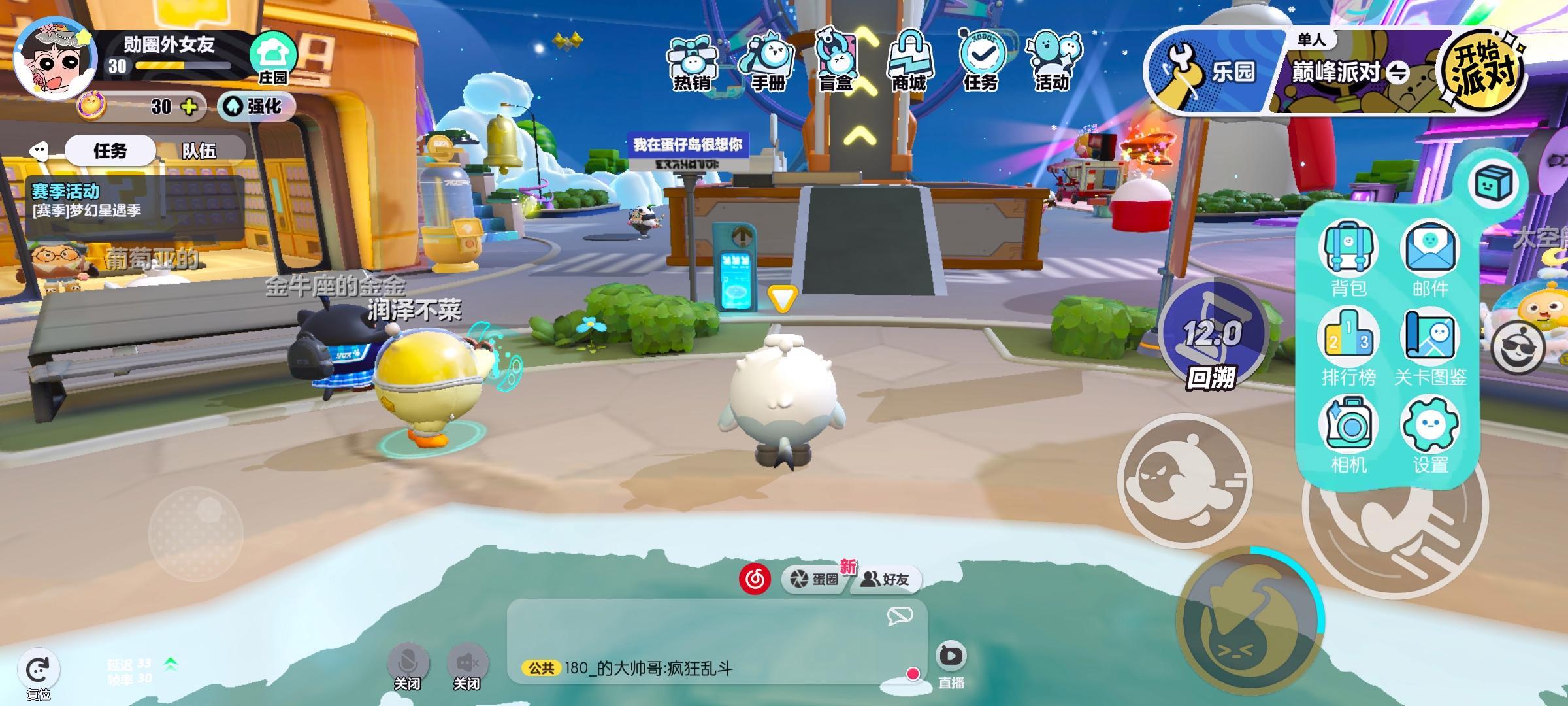This screenshot has width=1568, height=706.
Task: Switch to the 队伍 team tab
Action: pos(199,151)
